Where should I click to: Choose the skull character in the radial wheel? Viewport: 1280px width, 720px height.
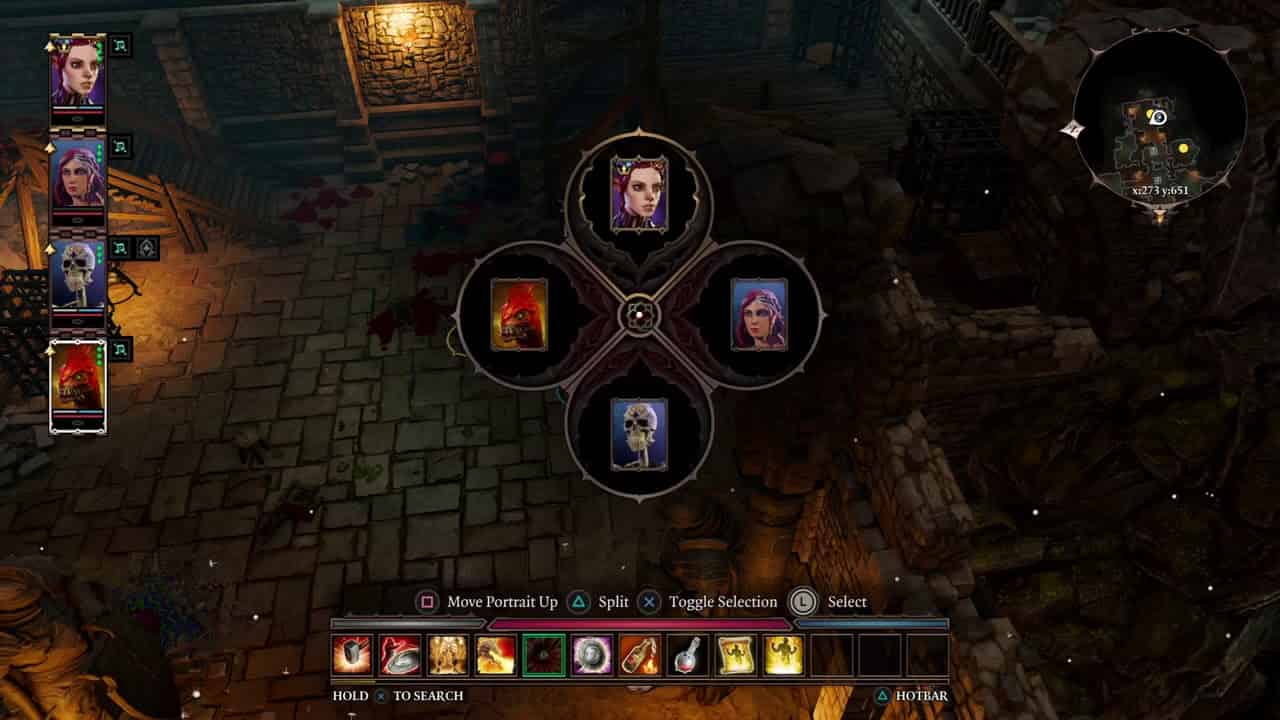[639, 434]
